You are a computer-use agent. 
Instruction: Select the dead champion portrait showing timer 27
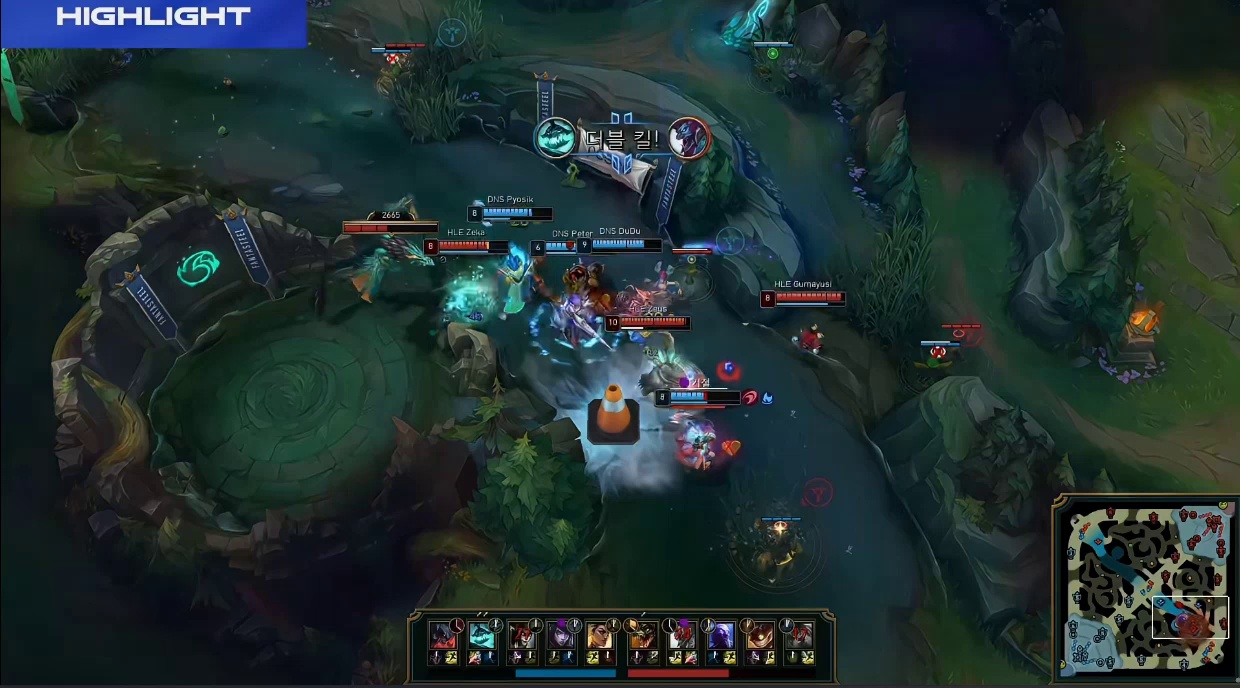(521, 635)
